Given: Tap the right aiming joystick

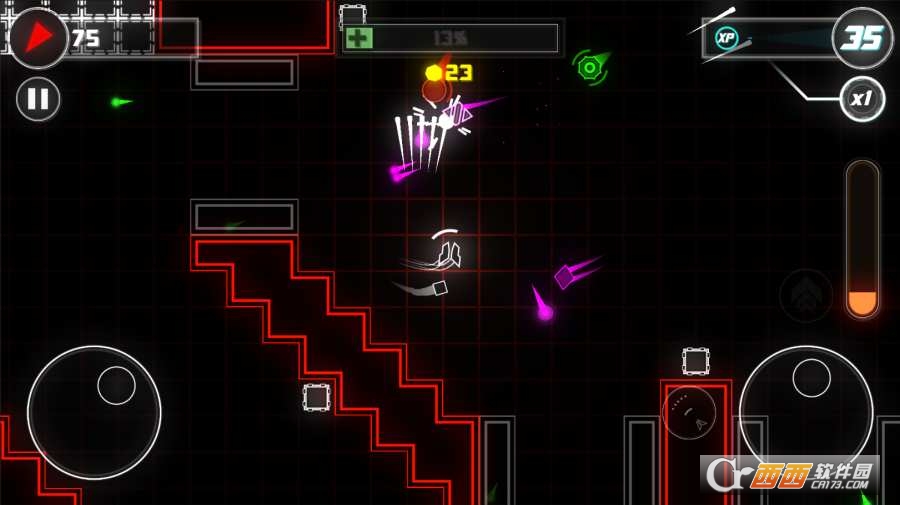Looking at the screenshot, I should [x=806, y=411].
